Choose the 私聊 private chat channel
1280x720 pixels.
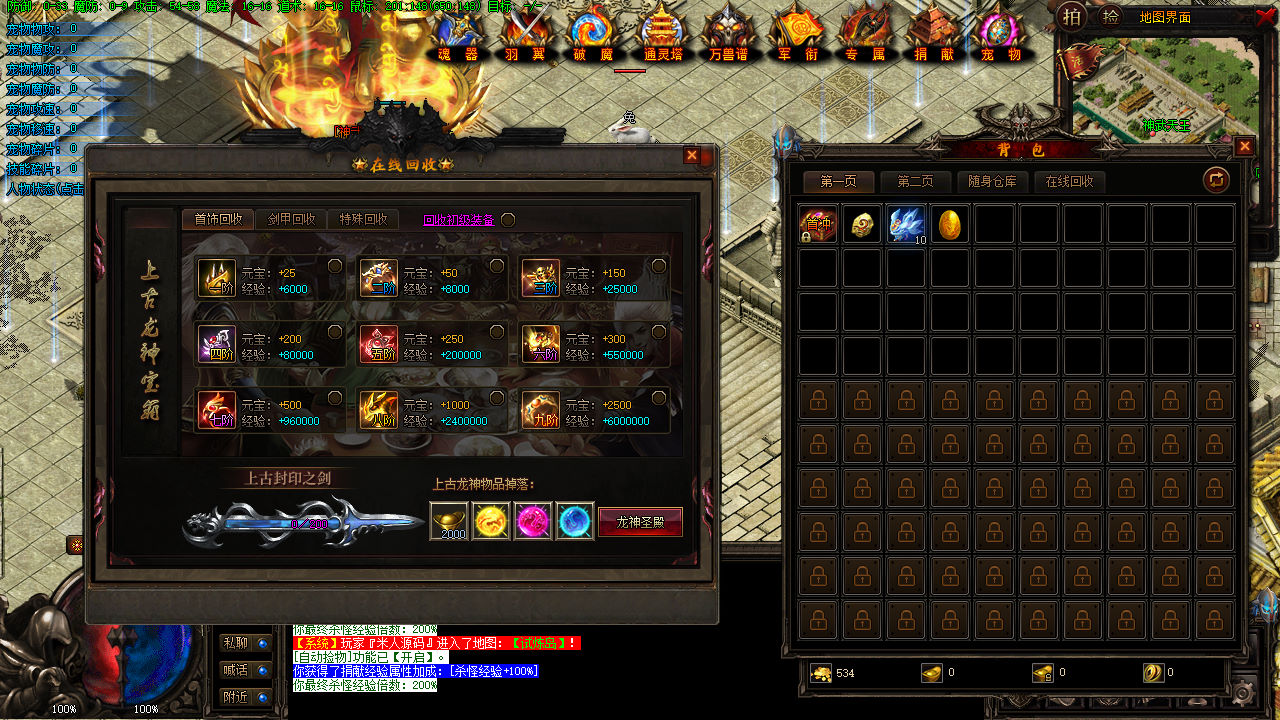click(246, 643)
